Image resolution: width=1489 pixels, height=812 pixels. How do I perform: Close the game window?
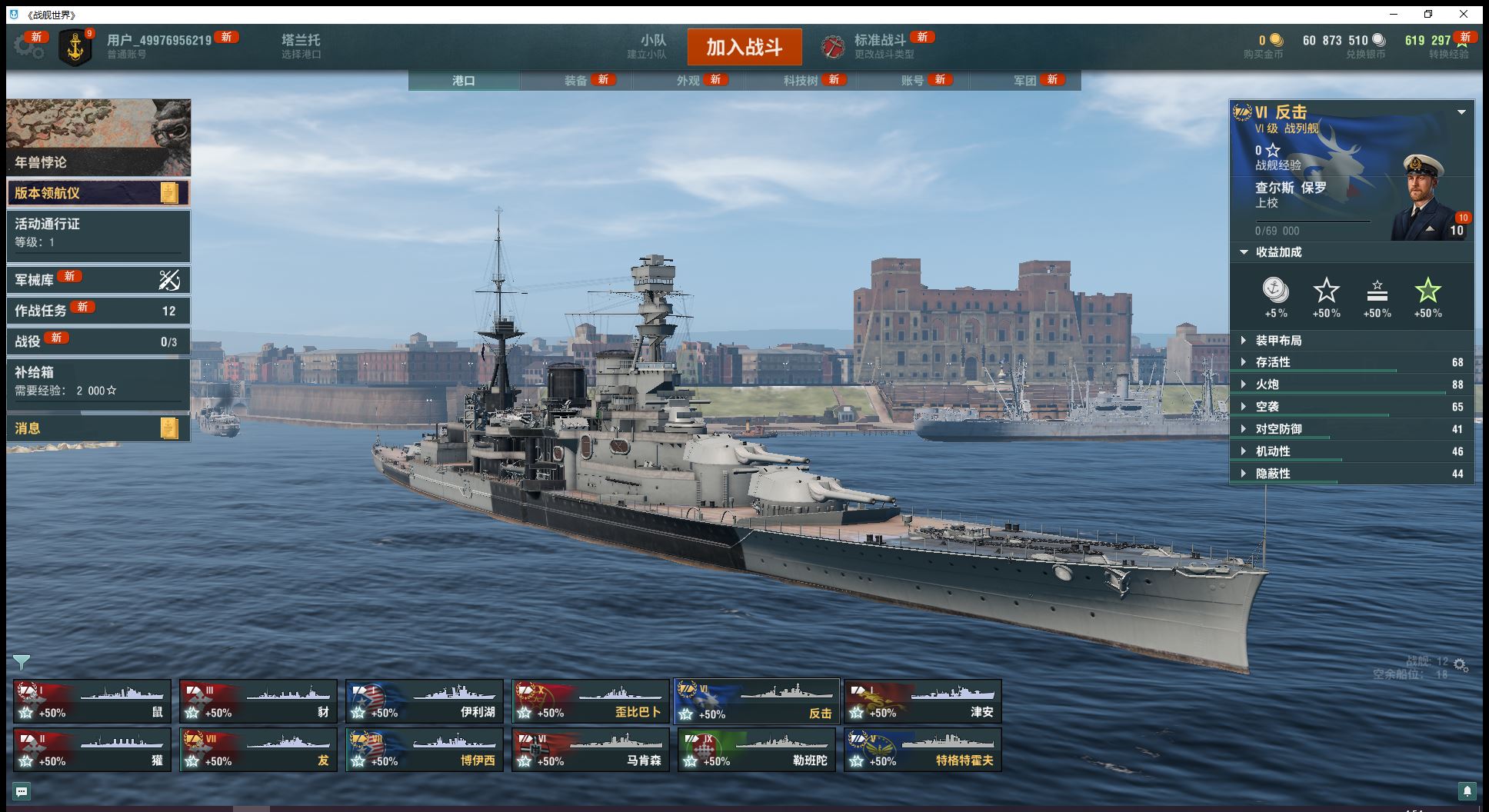(x=1464, y=14)
